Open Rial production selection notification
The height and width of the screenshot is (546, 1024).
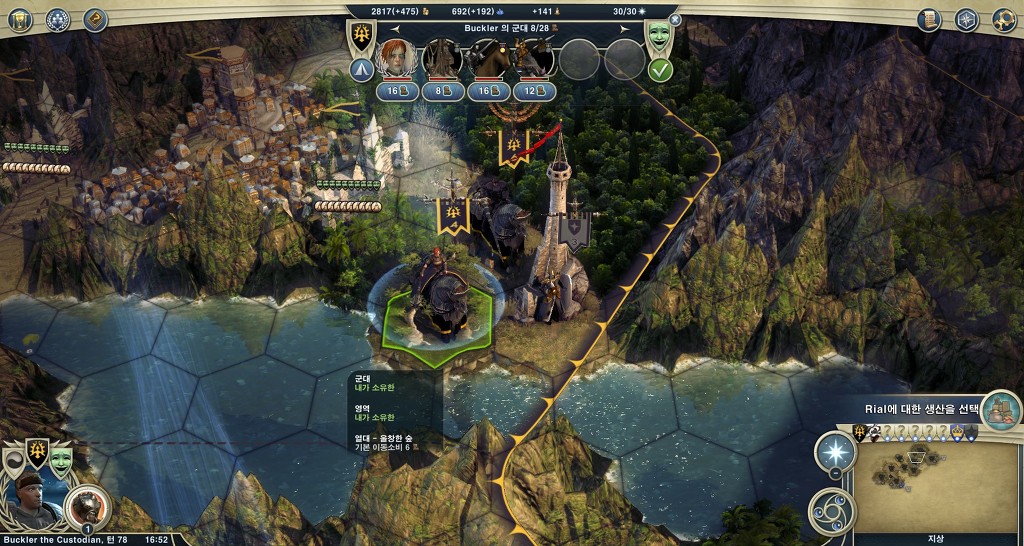click(1000, 408)
